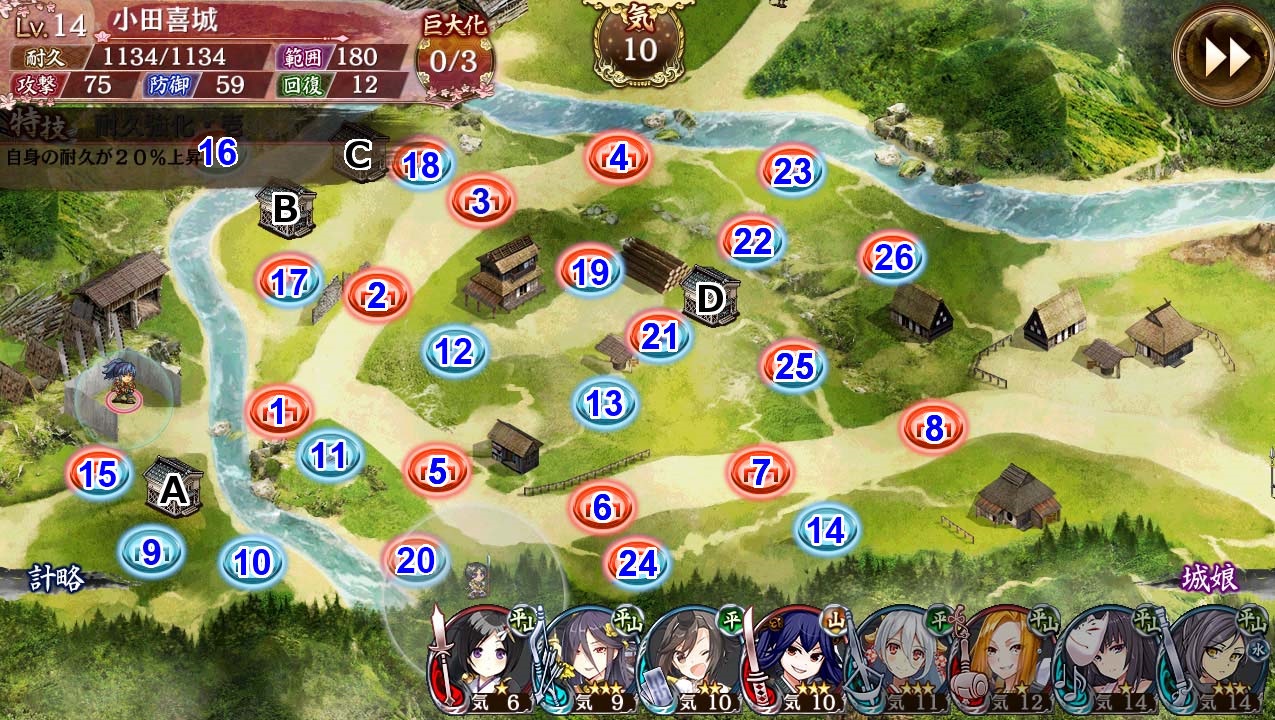Pick placement spot number 26
Viewport: 1275px width, 720px height.
coord(893,258)
